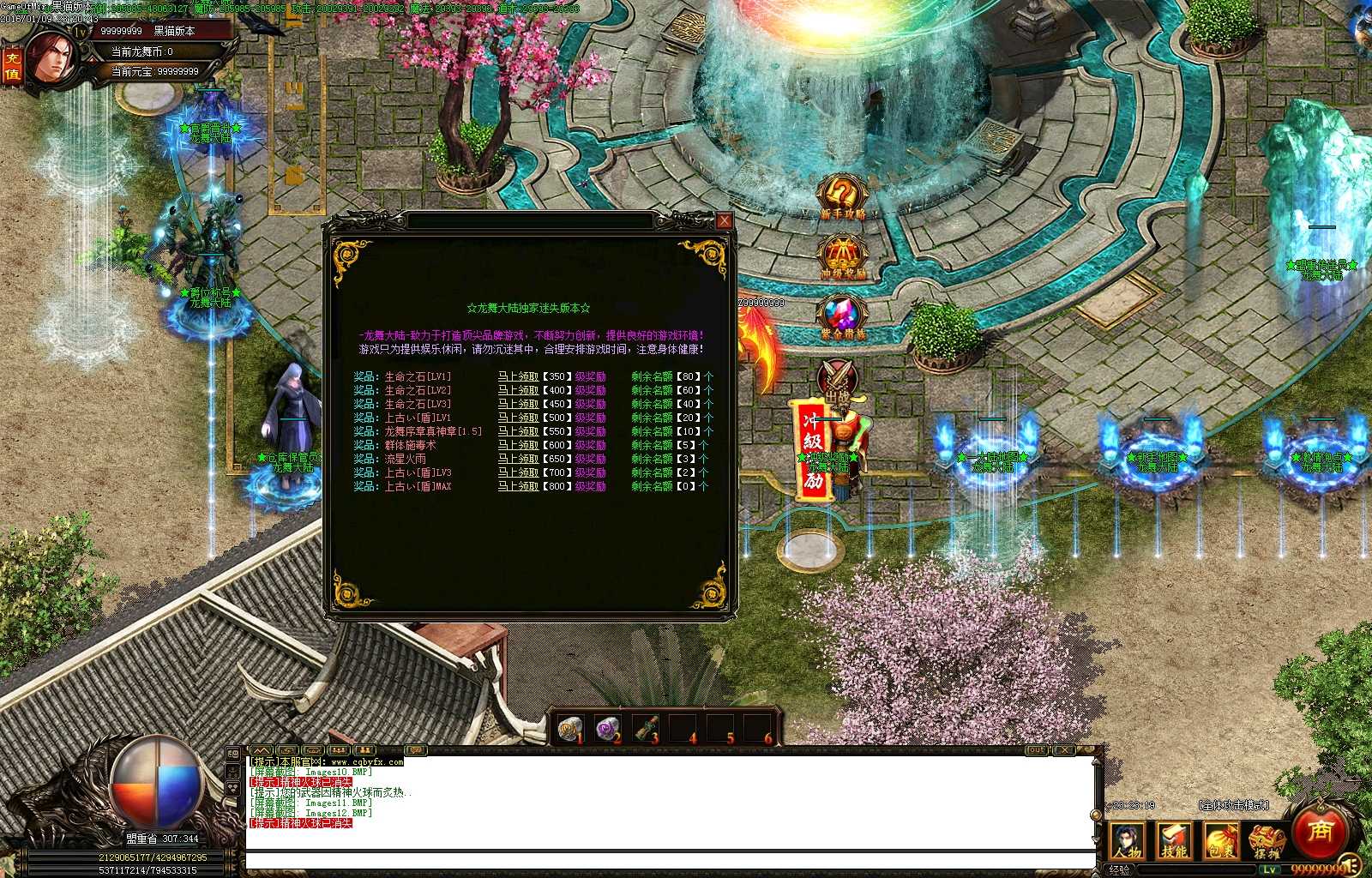Open the 人物 (character) panel icon
The width and height of the screenshot is (1372, 878).
point(1127,840)
